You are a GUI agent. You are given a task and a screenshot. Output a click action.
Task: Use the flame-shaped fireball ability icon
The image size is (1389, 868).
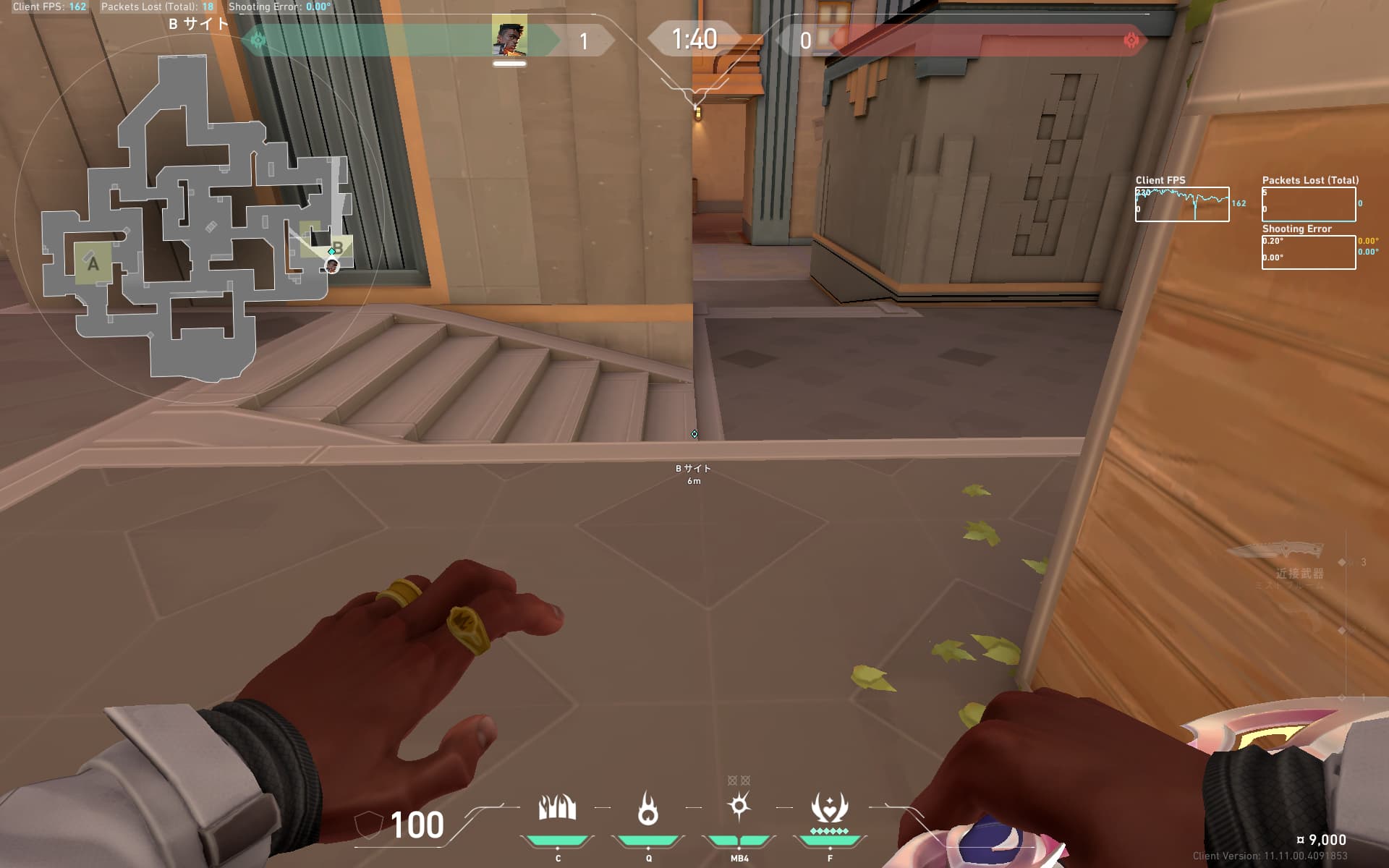(x=648, y=808)
